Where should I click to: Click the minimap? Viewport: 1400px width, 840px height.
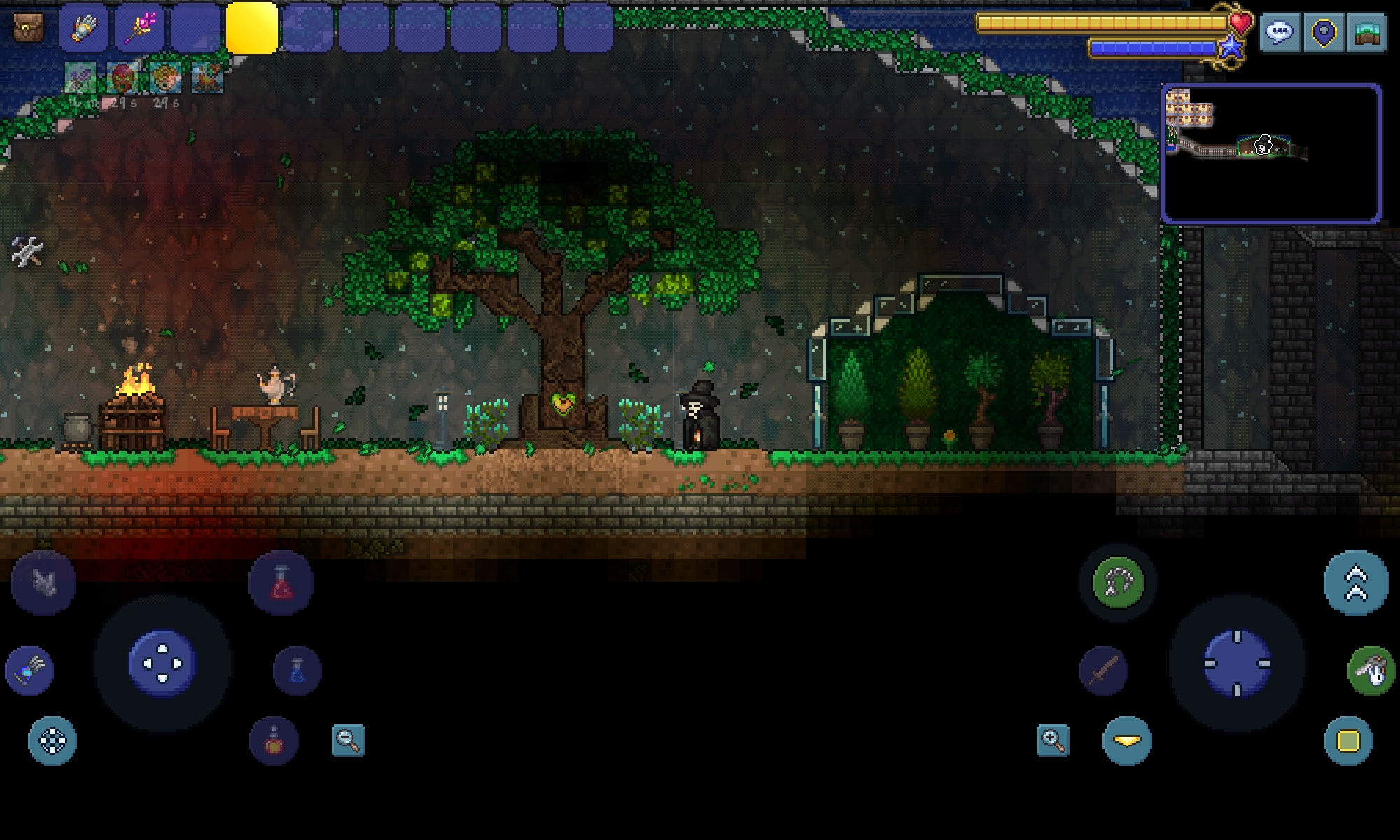pos(1271,153)
